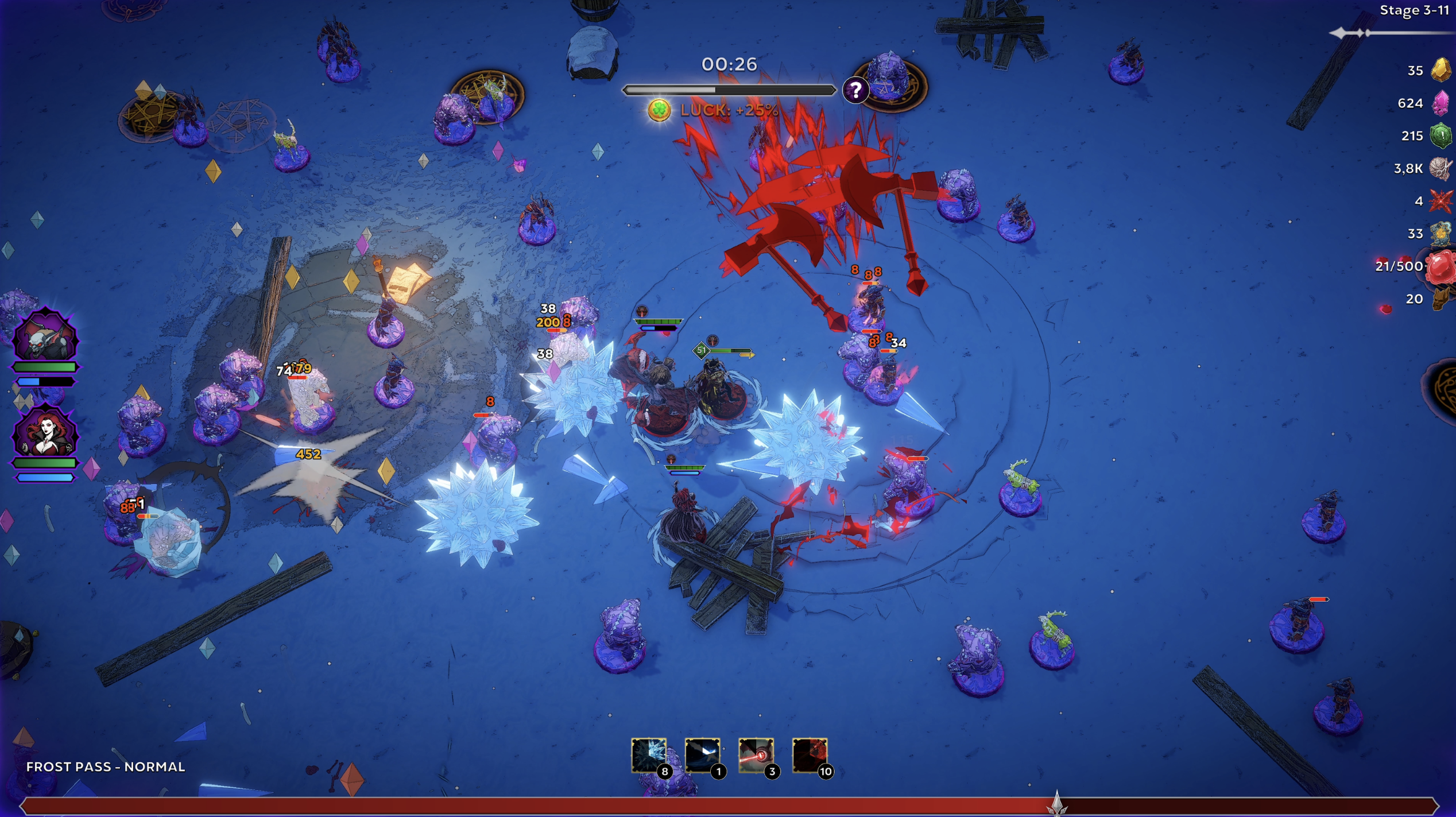Viewport: 1456px width, 817px height.
Task: Select the pale vampire hero portrait
Action: coord(45,338)
